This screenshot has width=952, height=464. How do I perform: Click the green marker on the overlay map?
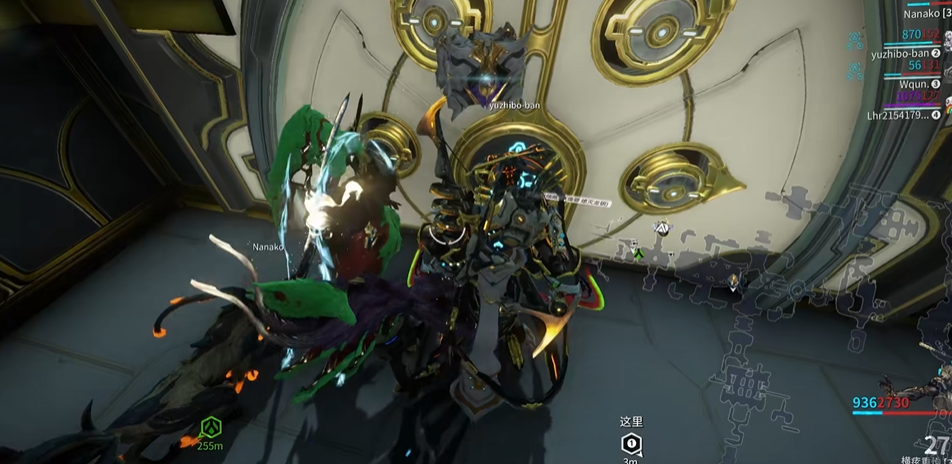pos(638,255)
